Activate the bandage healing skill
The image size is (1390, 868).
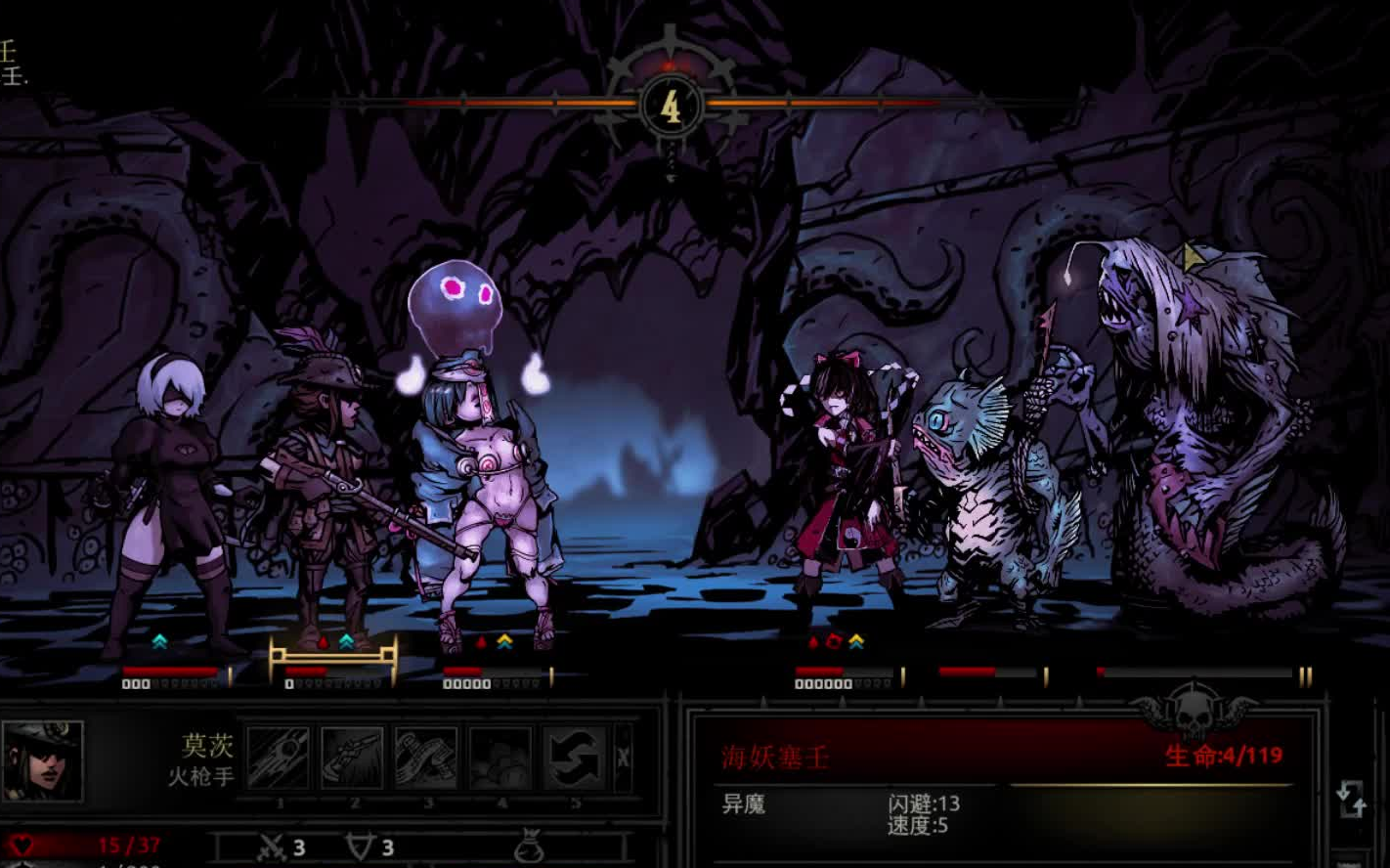426,758
